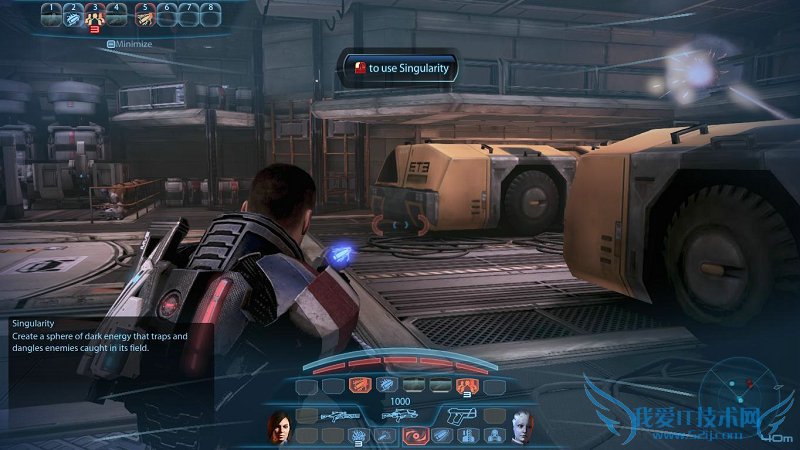Screen dimensions: 800x450
Task: Trigger Shepard's orange squad power marked 3
Action: (x=465, y=385)
